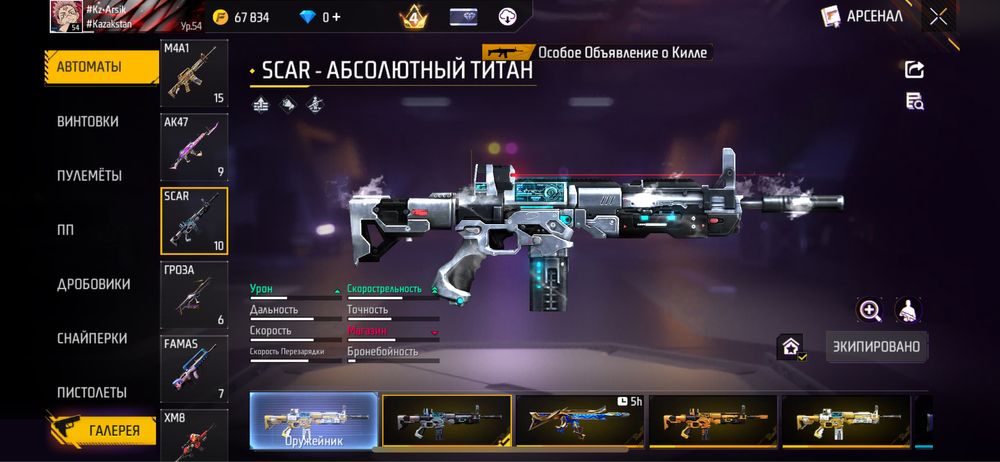
Task: Show the ПП weapon category
Action: [x=66, y=229]
